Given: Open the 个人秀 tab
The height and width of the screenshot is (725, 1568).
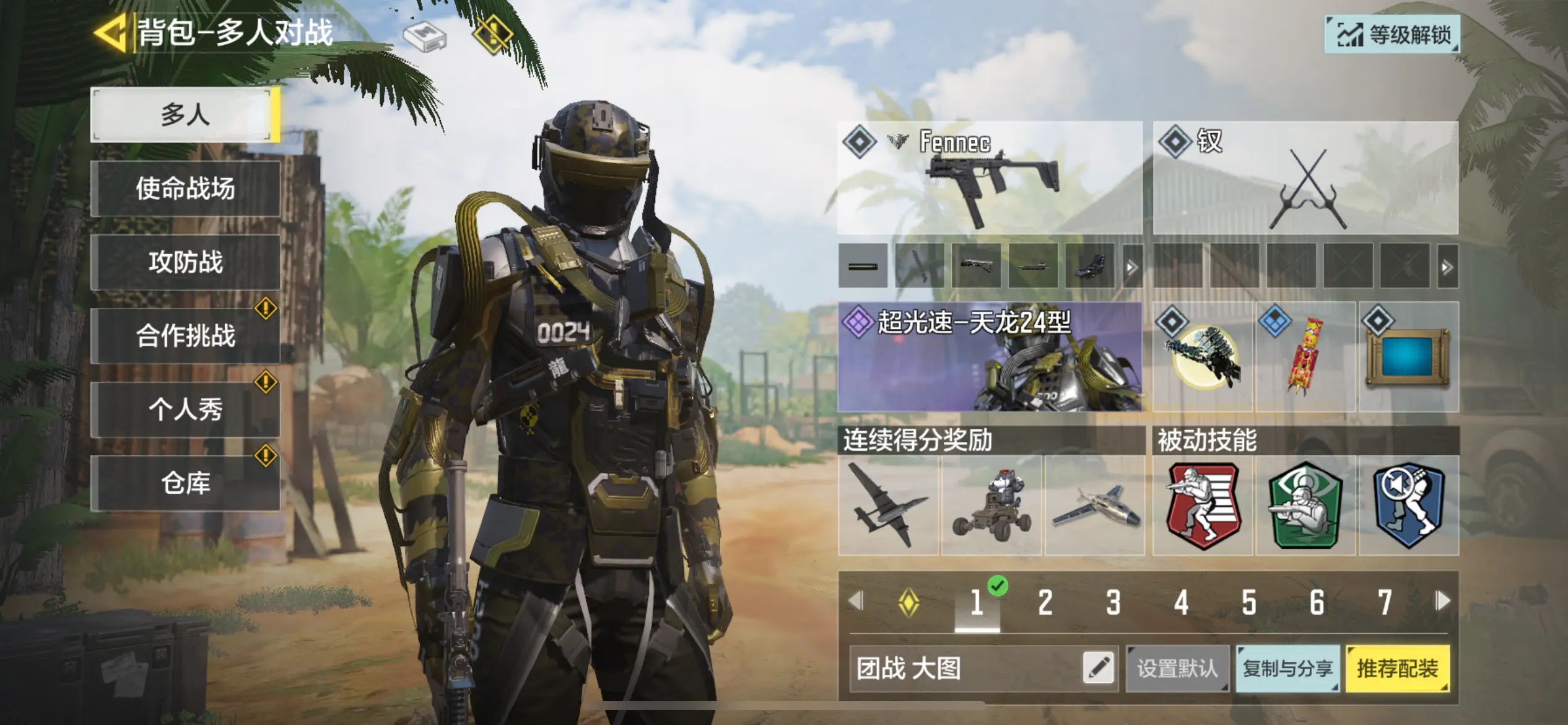Looking at the screenshot, I should coord(185,410).
